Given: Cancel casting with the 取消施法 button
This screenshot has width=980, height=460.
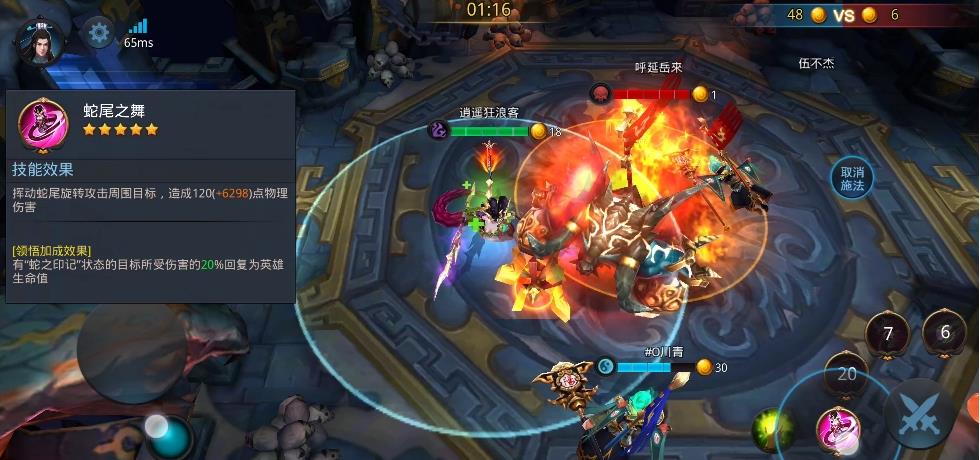Looking at the screenshot, I should coord(851,179).
